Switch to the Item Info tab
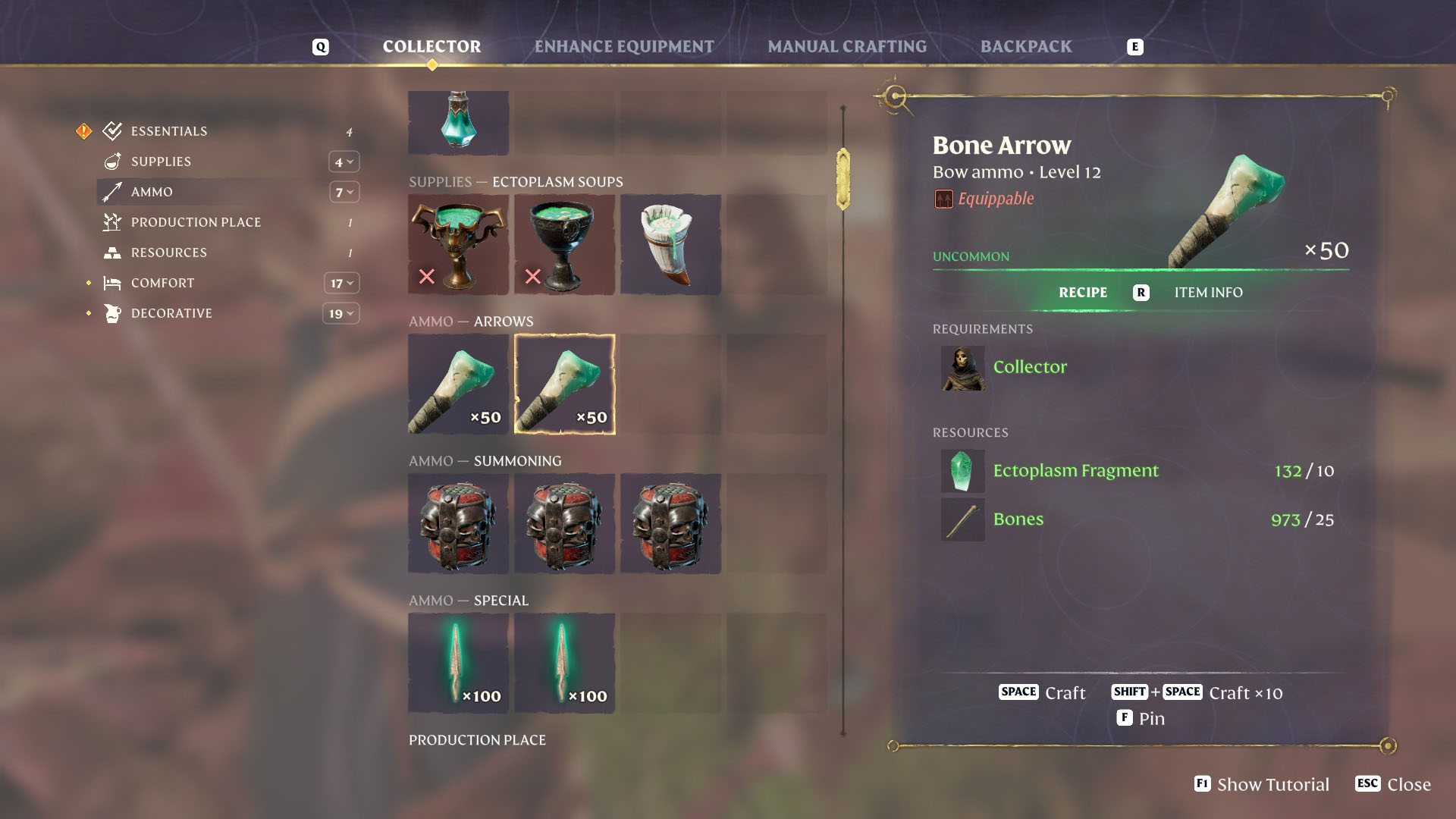This screenshot has width=1456, height=819. tap(1208, 293)
